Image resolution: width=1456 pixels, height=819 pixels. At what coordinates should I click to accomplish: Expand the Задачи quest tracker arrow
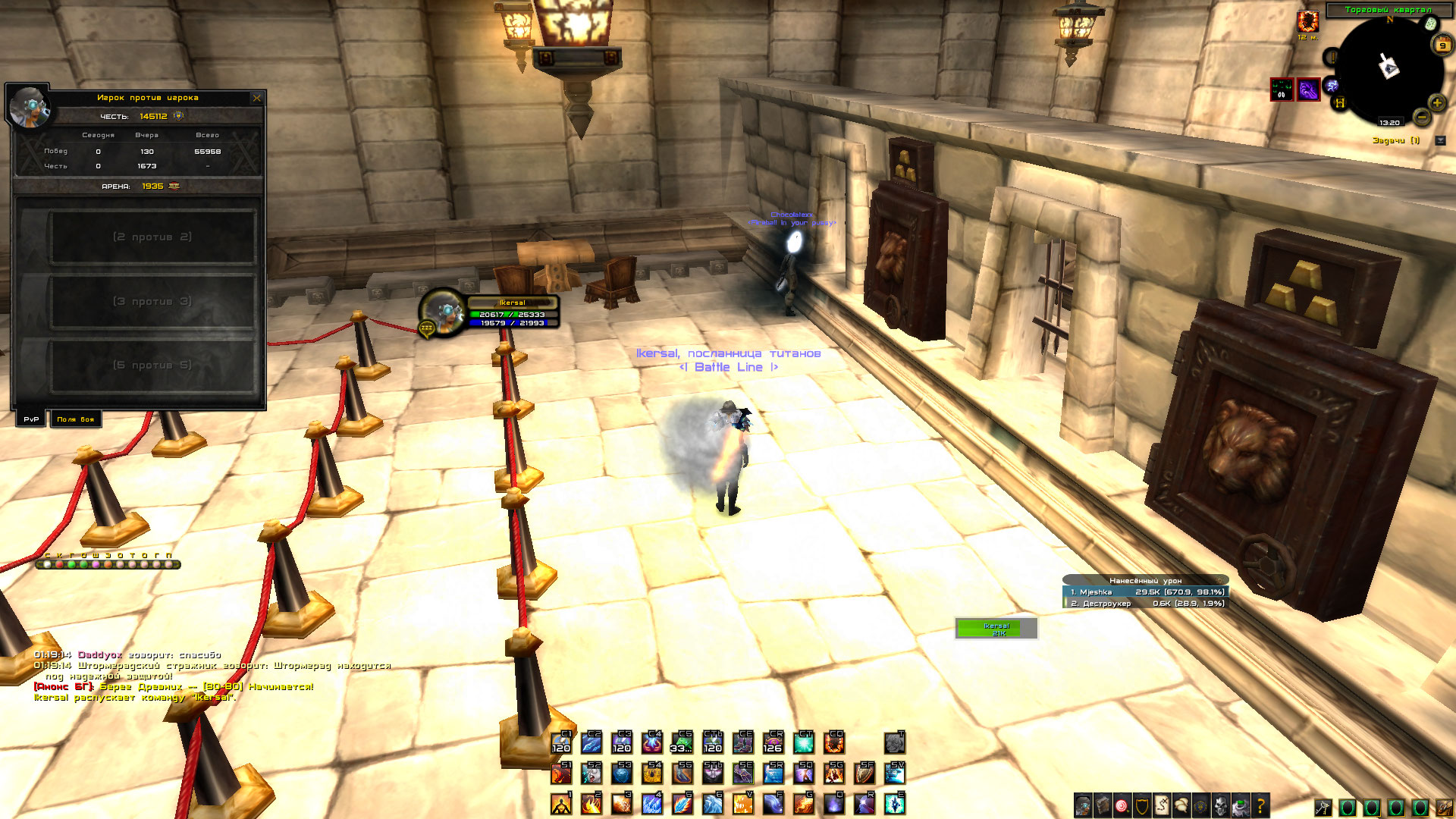coord(1440,141)
